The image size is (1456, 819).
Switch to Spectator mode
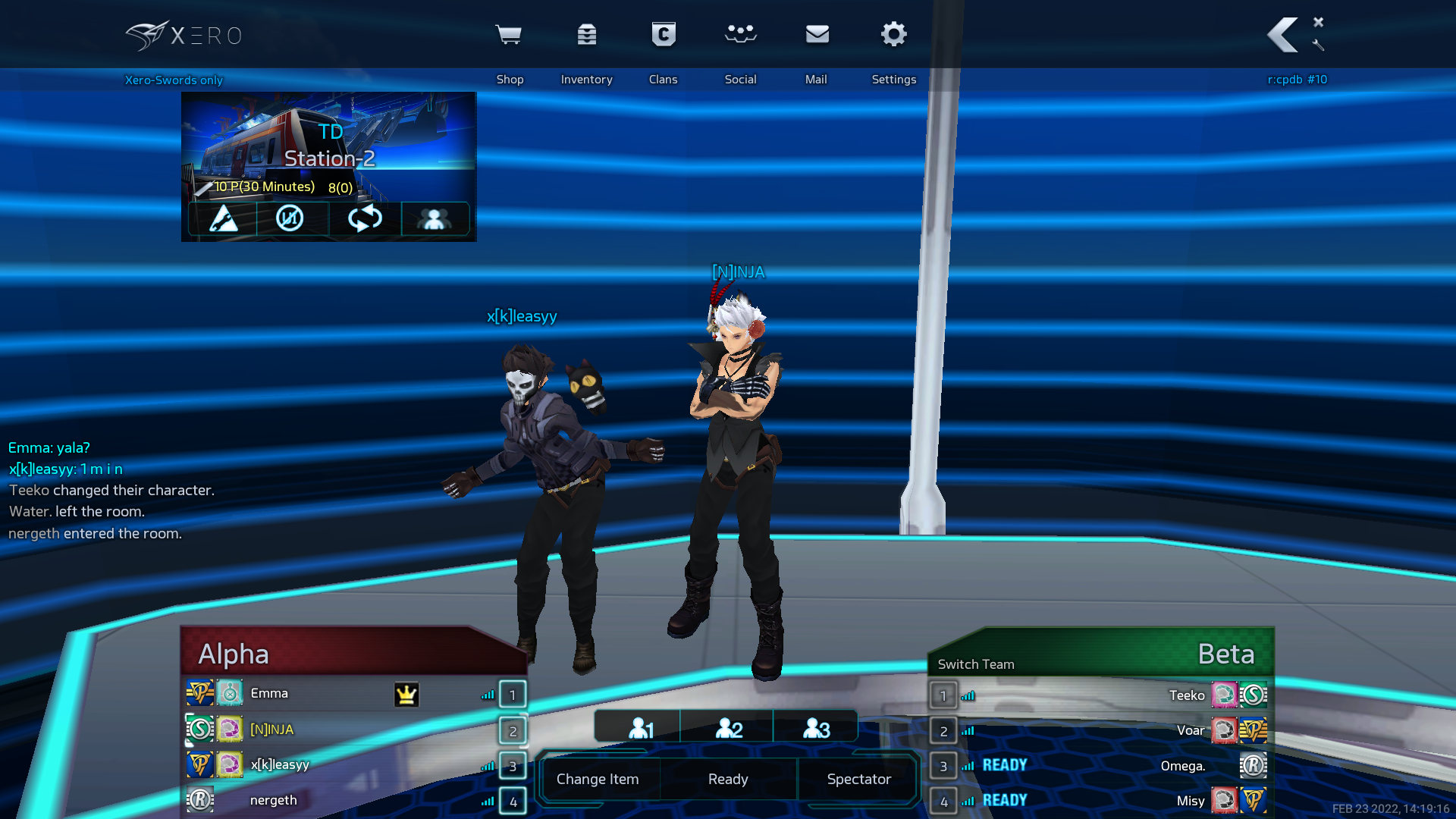[x=858, y=779]
